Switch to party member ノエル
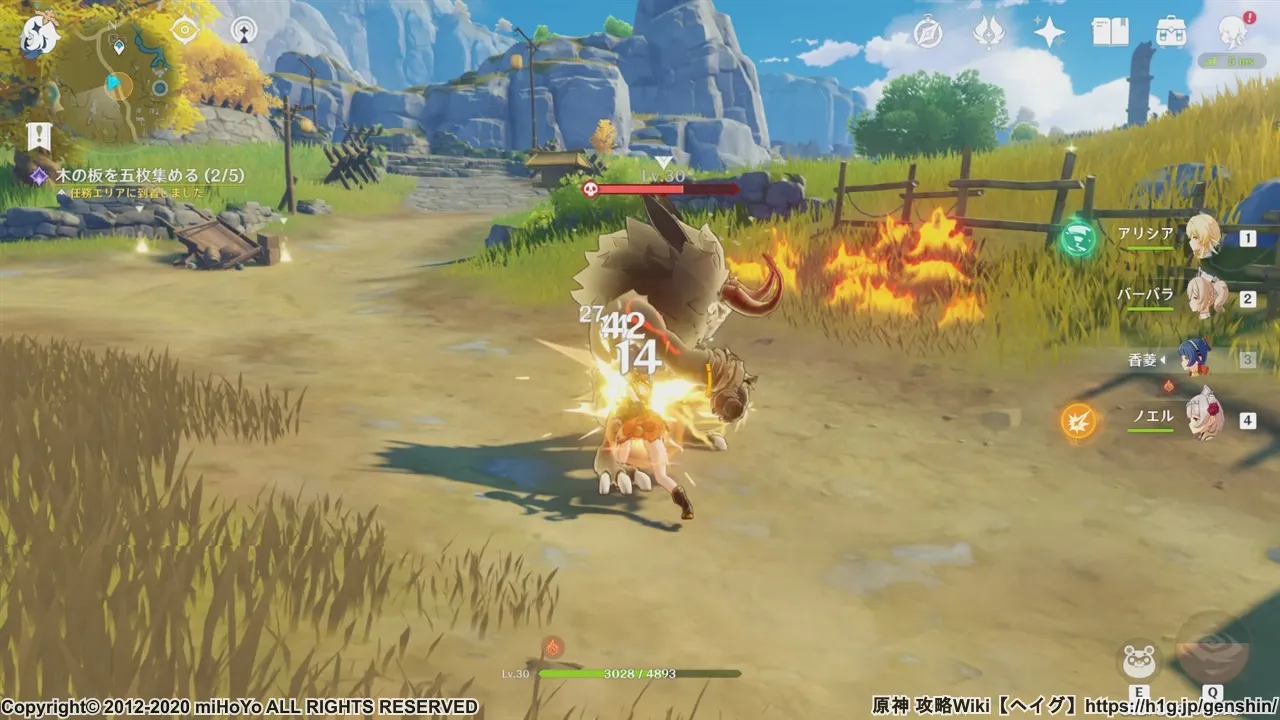Image resolution: width=1280 pixels, height=720 pixels. 1203,416
